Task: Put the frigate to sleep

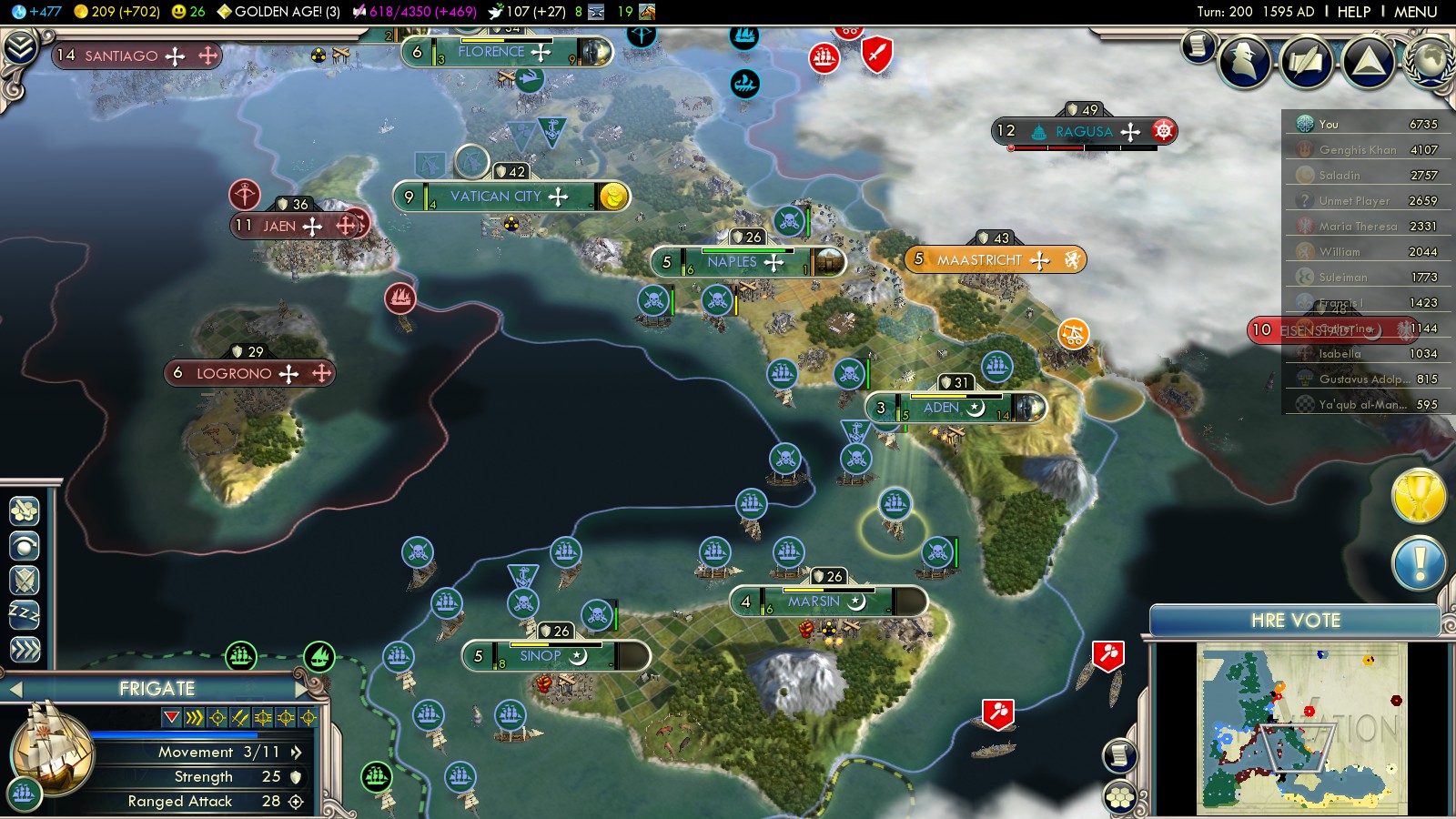Action: 25,615
